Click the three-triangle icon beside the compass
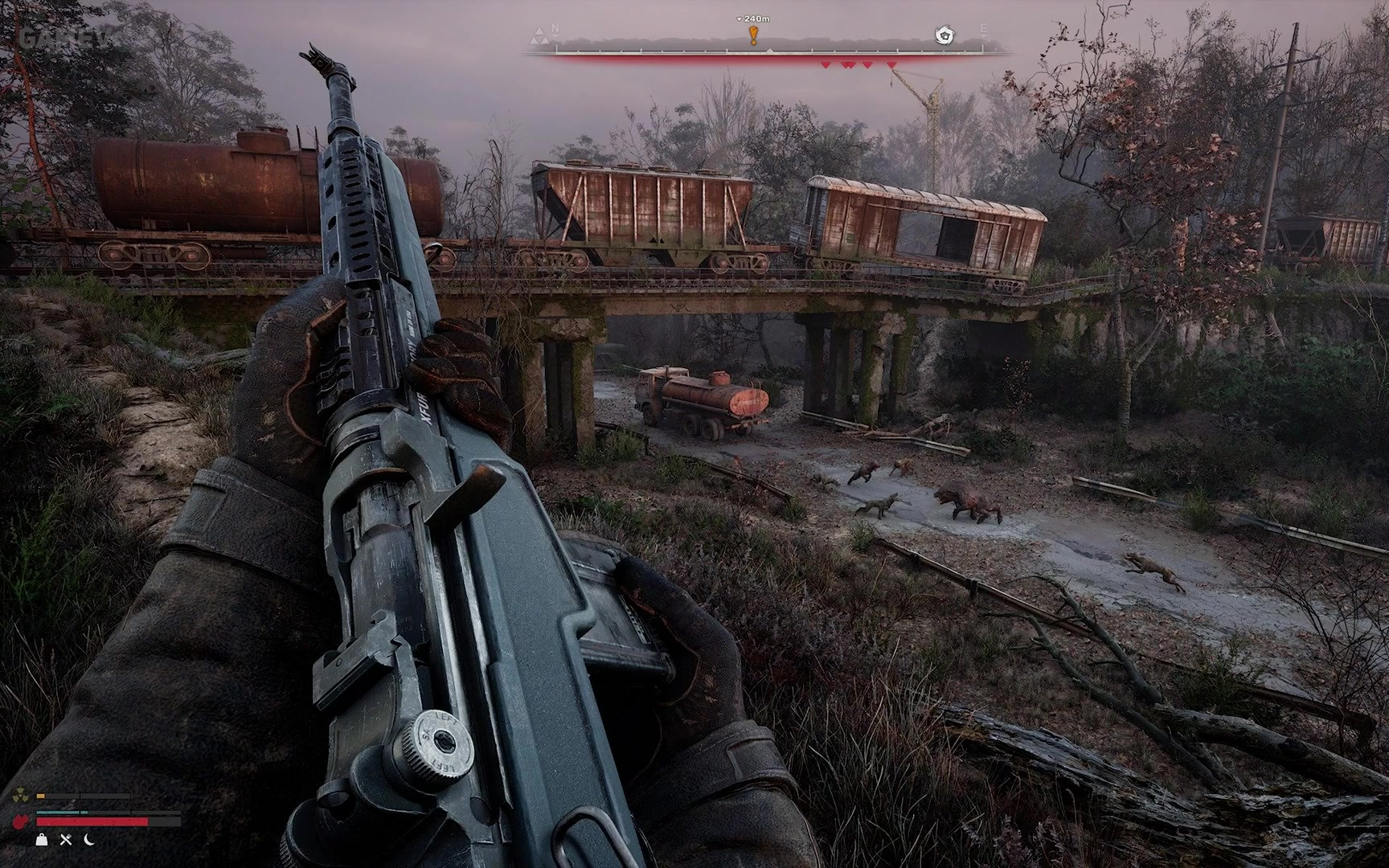This screenshot has height=868, width=1389. (x=539, y=36)
